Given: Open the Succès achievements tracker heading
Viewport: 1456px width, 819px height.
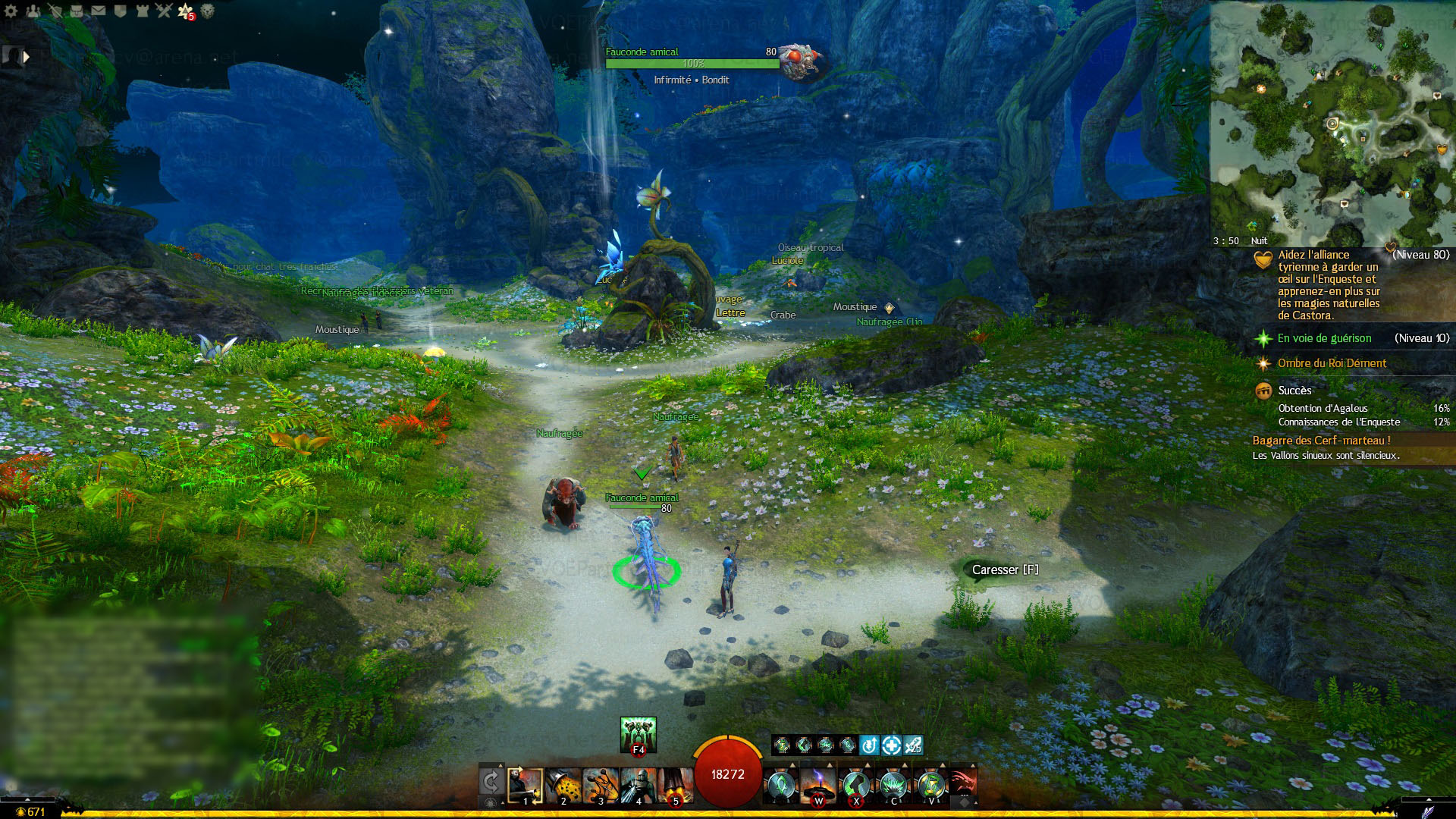Looking at the screenshot, I should click(x=1294, y=391).
